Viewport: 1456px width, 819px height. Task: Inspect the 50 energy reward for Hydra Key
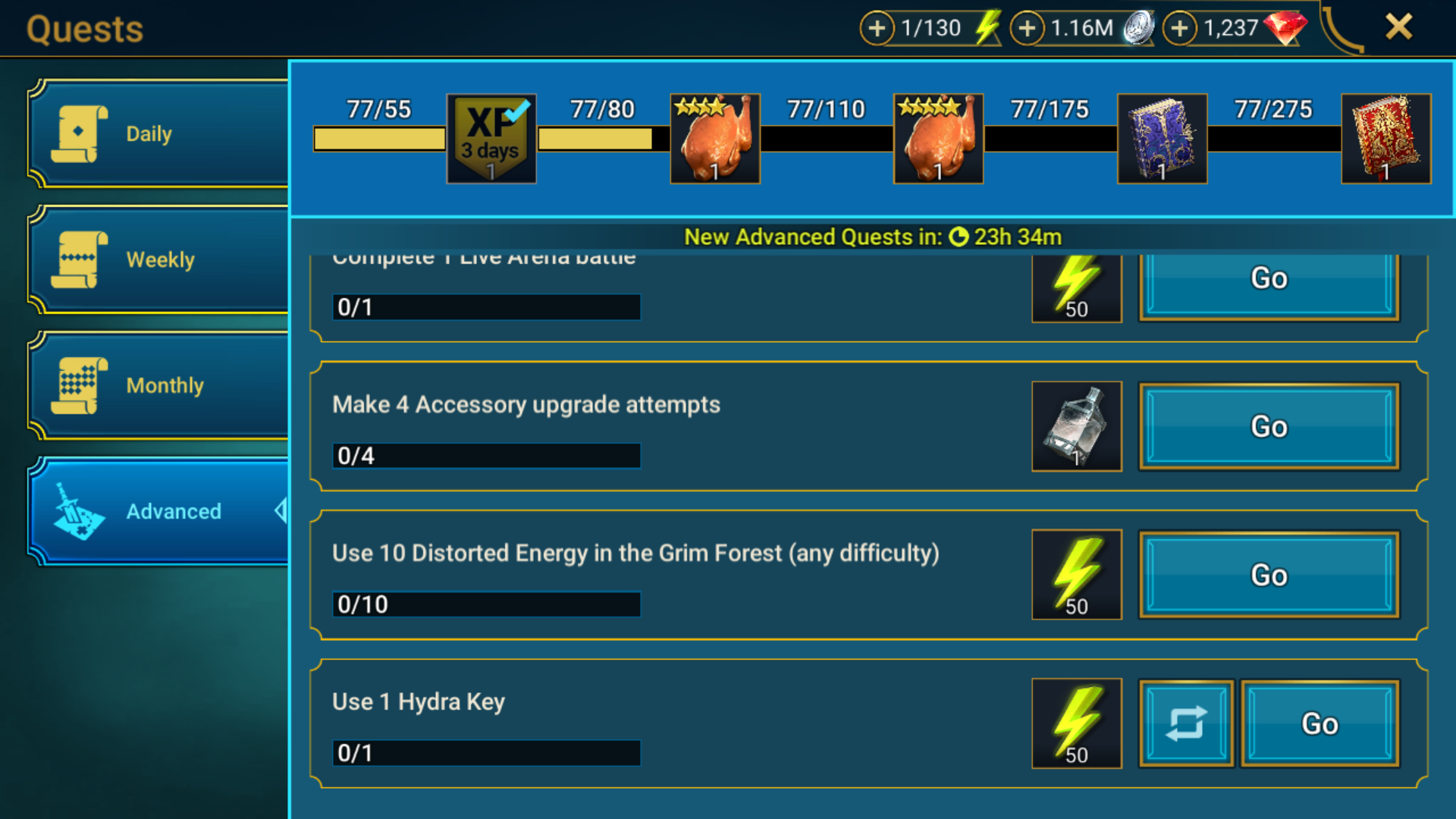point(1077,724)
